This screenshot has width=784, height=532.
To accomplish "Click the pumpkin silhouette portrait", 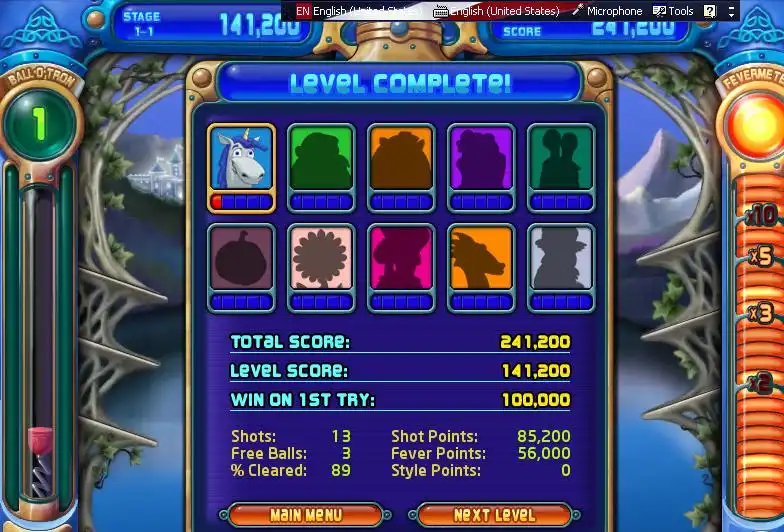I will pyautogui.click(x=241, y=259).
